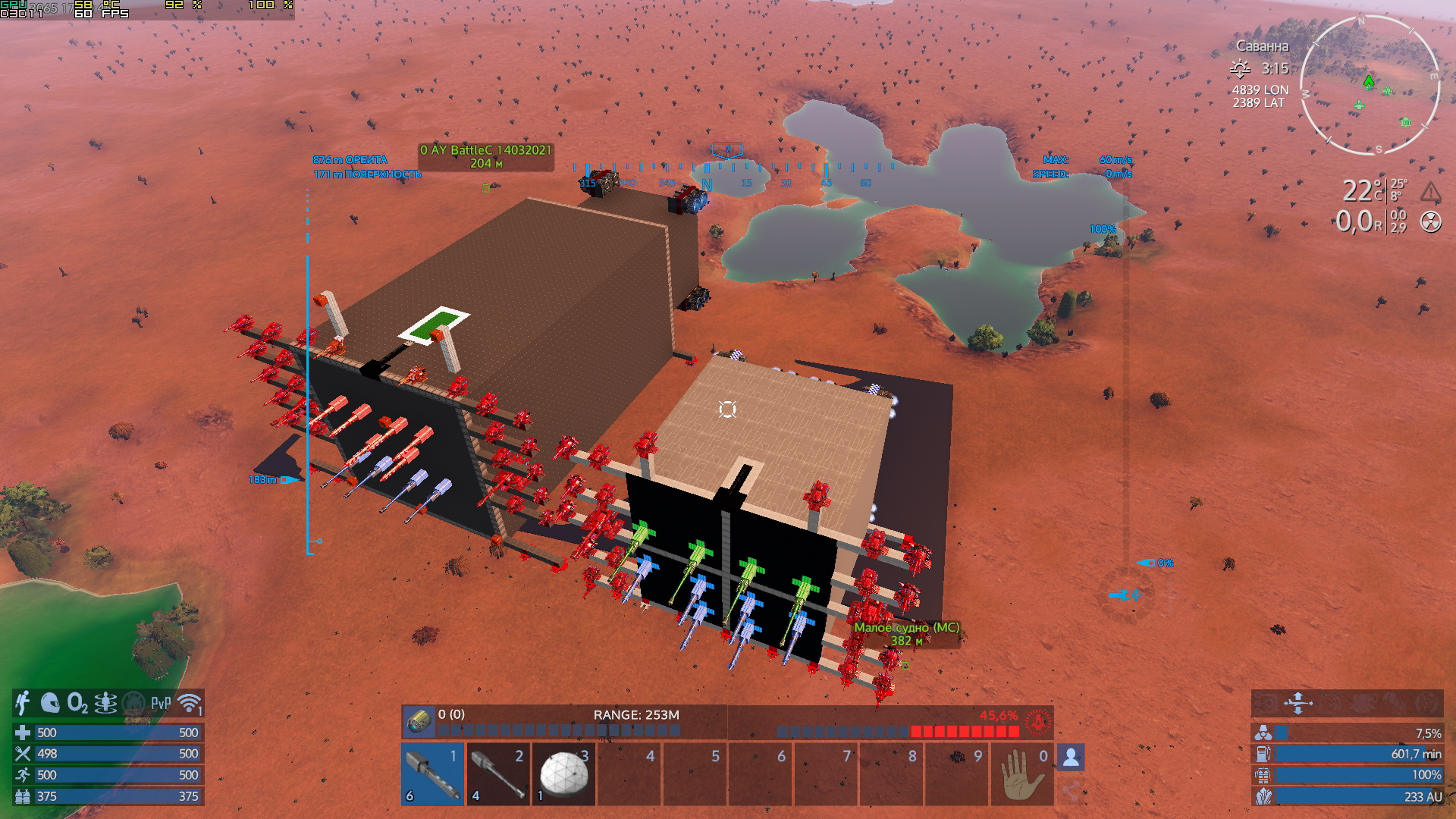
Task: Click the wifi signal status icon
Action: coord(190,703)
